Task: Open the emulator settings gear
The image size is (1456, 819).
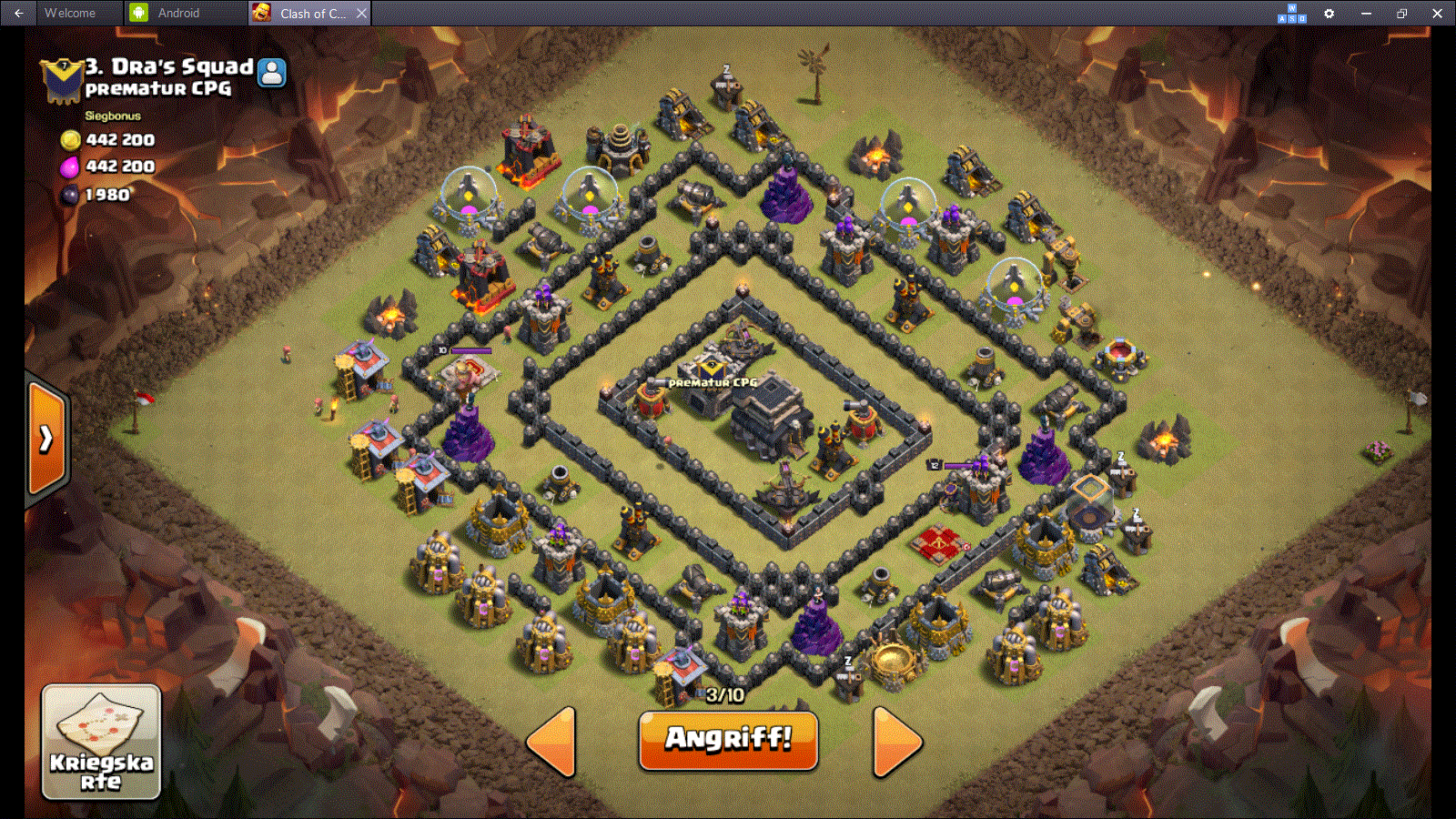Action: [1329, 13]
